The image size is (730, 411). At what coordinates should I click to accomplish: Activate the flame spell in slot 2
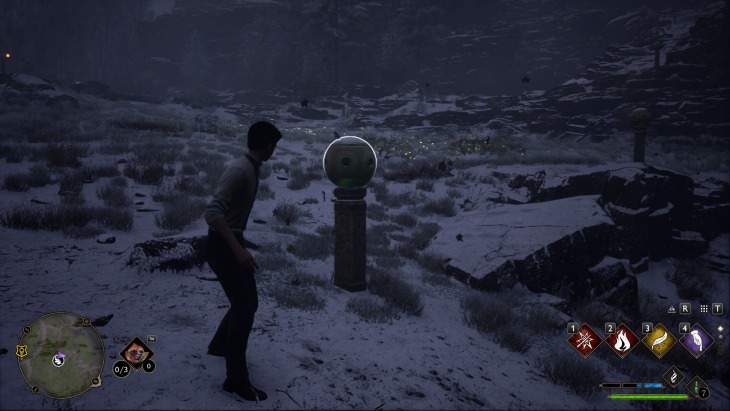tap(621, 340)
